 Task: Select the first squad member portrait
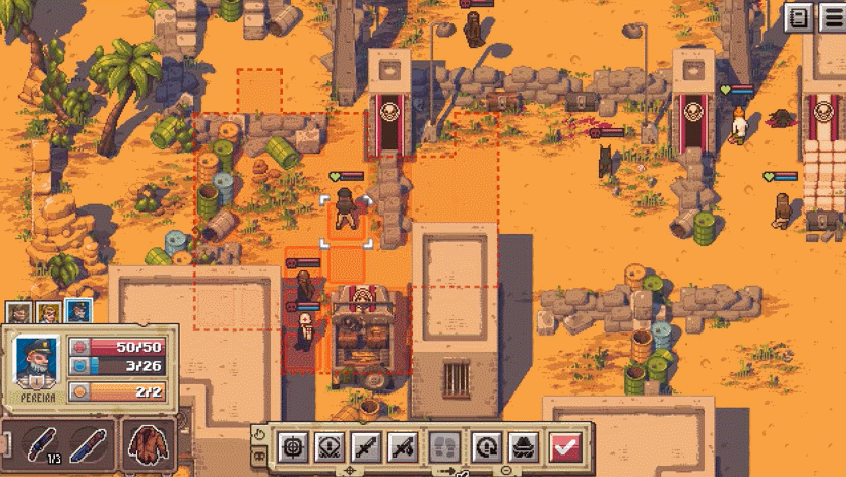20,313
